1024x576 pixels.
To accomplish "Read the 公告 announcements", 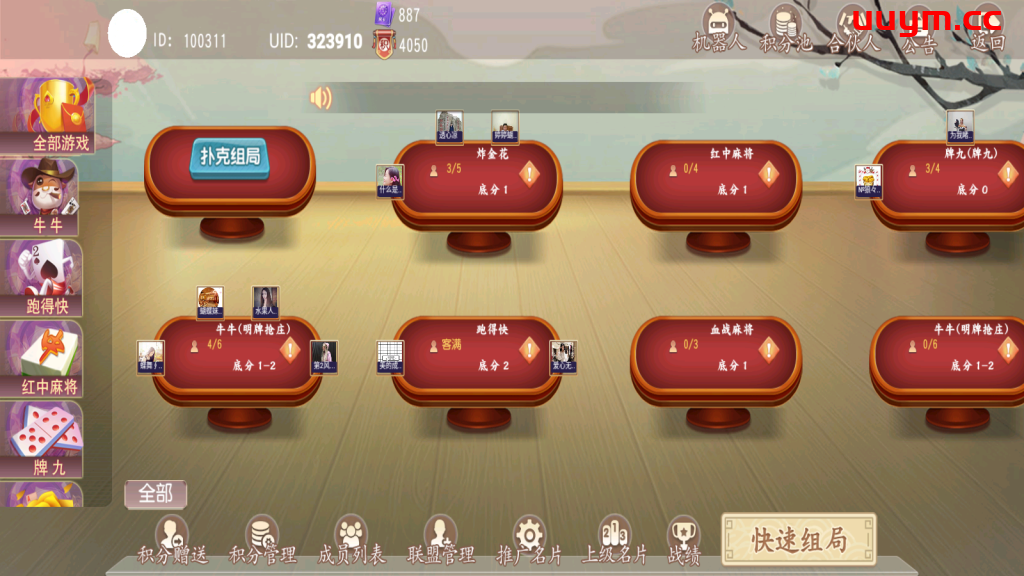I will tap(918, 32).
